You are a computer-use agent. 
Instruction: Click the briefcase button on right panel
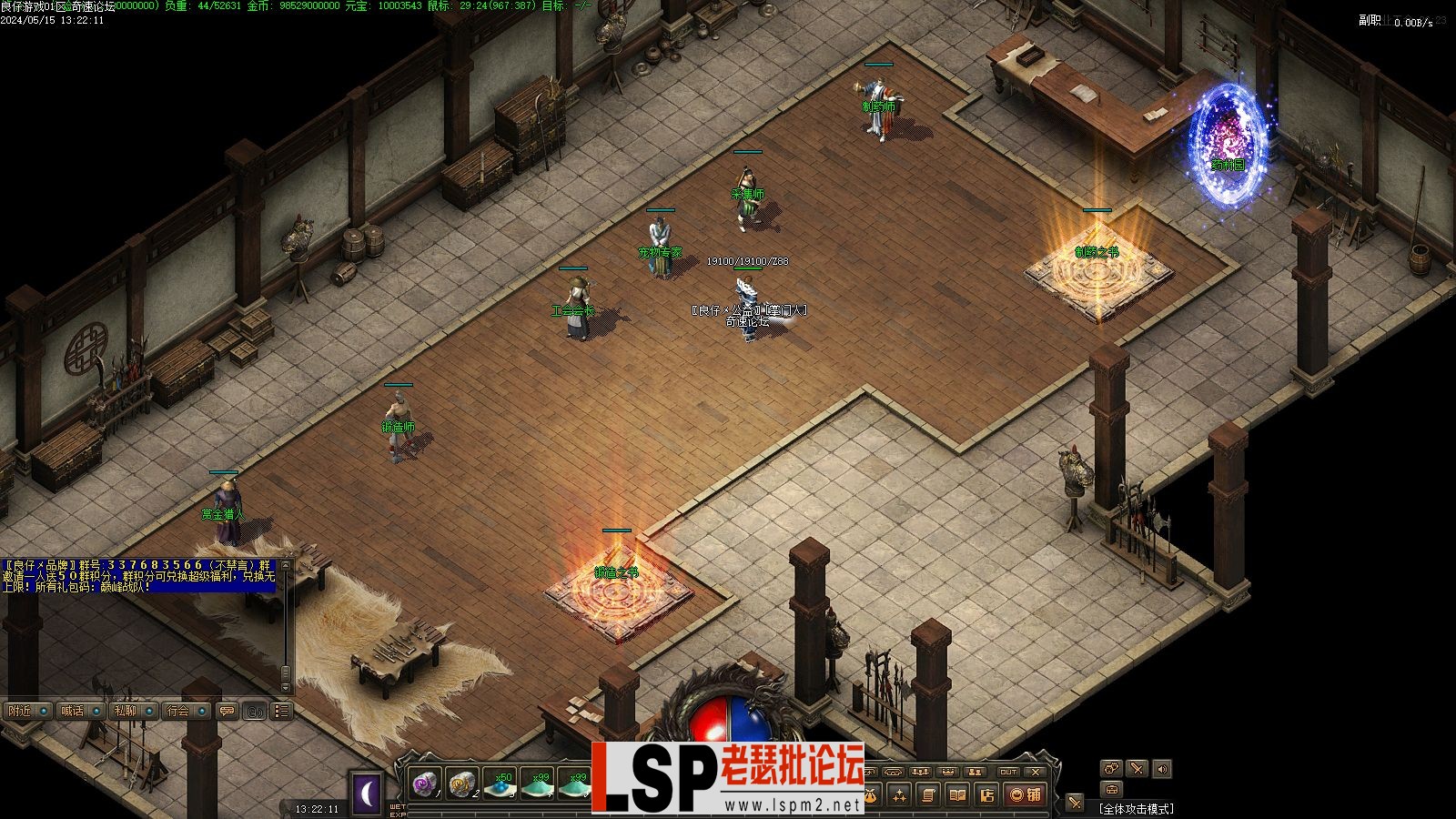(x=1111, y=789)
